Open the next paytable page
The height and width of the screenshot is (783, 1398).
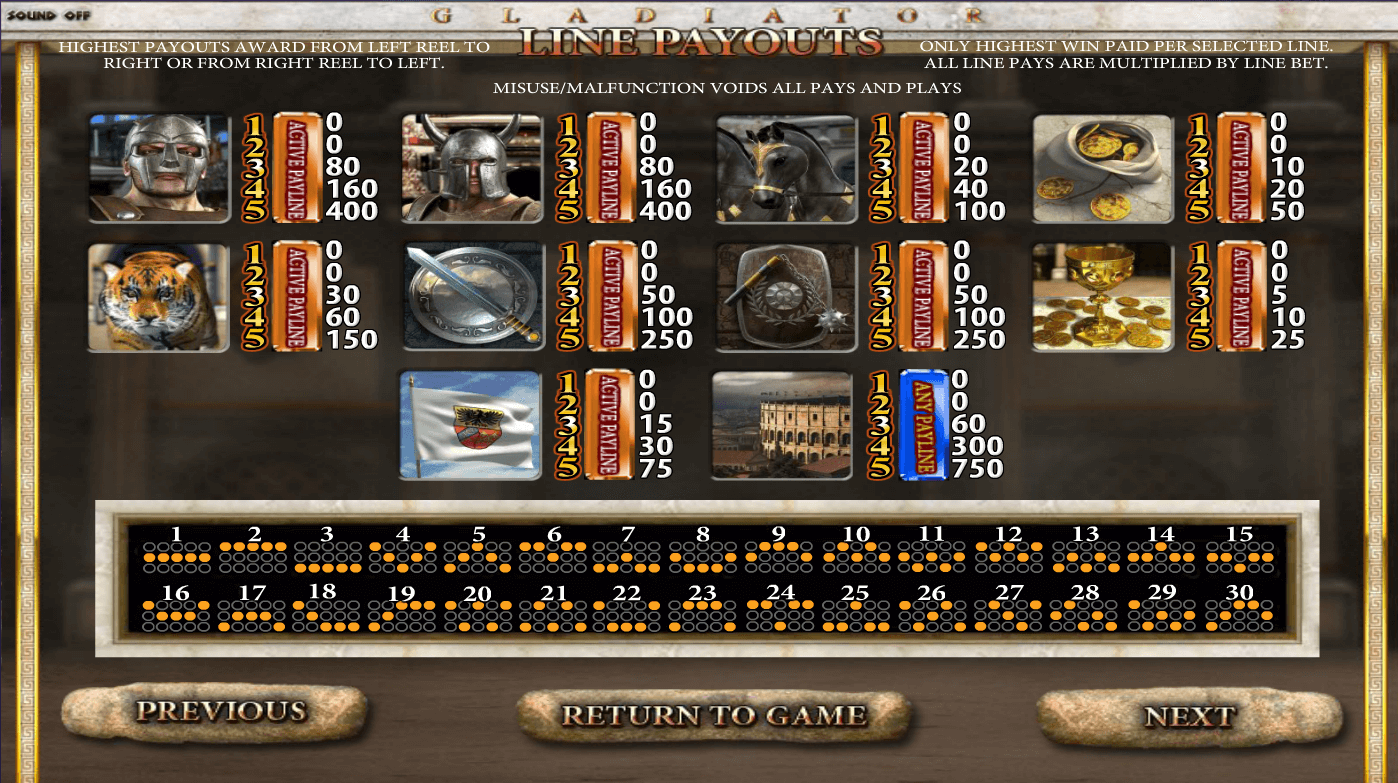1189,716
